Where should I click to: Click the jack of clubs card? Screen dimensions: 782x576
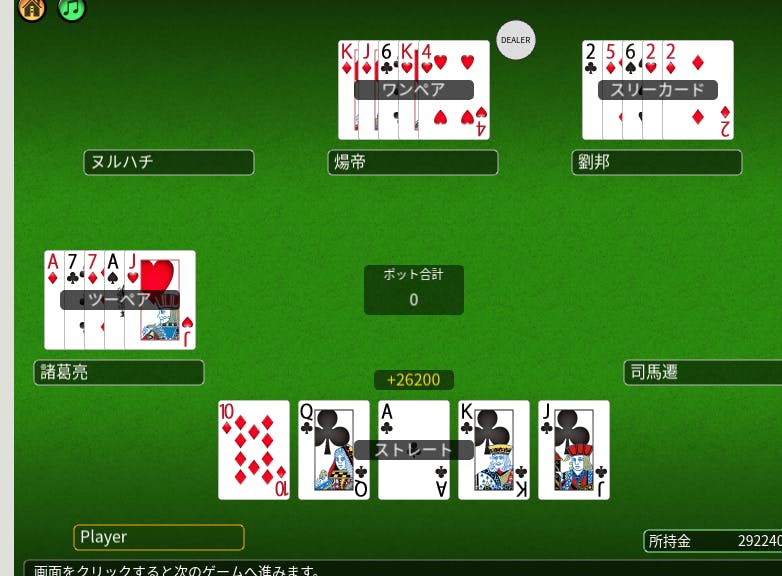tap(574, 450)
